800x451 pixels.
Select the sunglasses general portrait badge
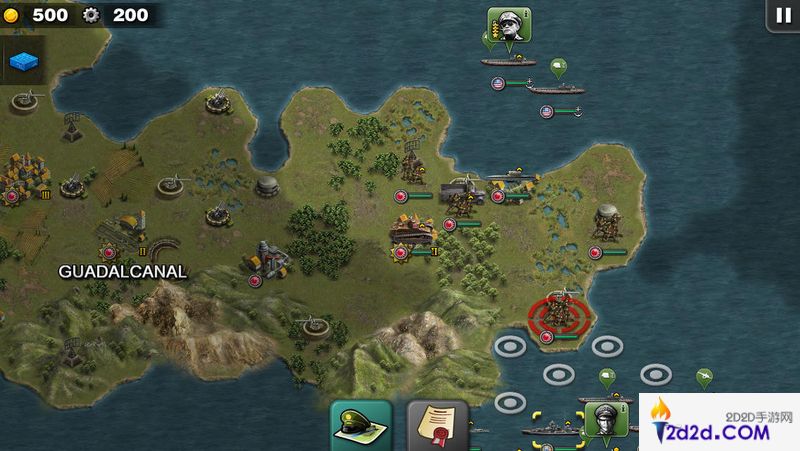click(509, 26)
